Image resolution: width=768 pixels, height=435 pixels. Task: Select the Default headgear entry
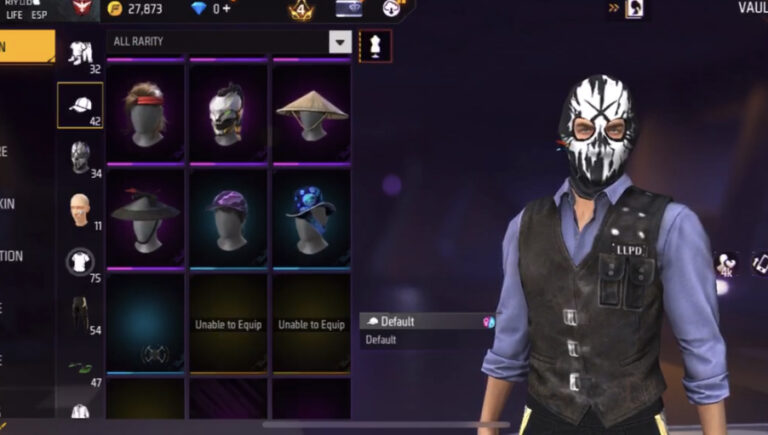tap(426, 322)
